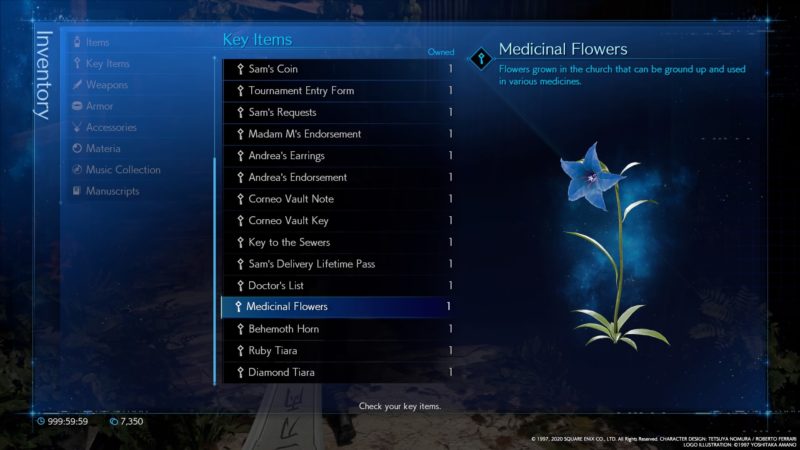The height and width of the screenshot is (450, 800).
Task: Show the Materia category
Action: point(103,149)
